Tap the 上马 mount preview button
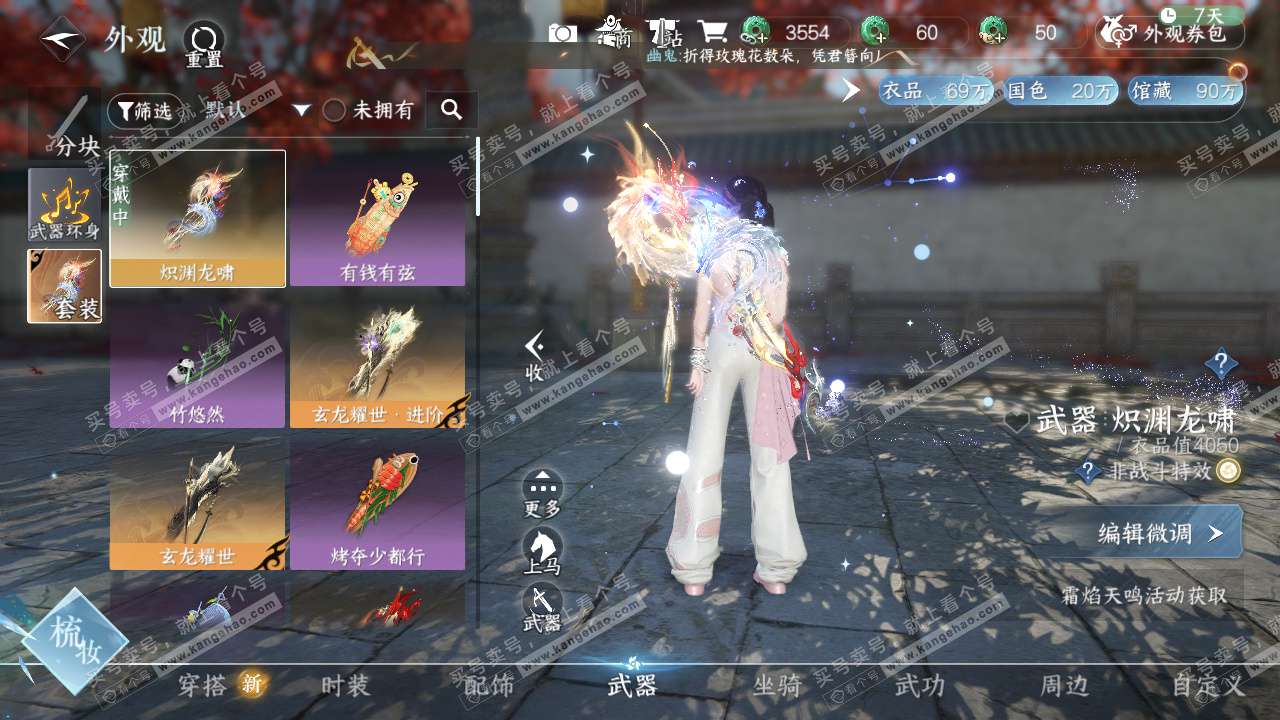 [542, 552]
